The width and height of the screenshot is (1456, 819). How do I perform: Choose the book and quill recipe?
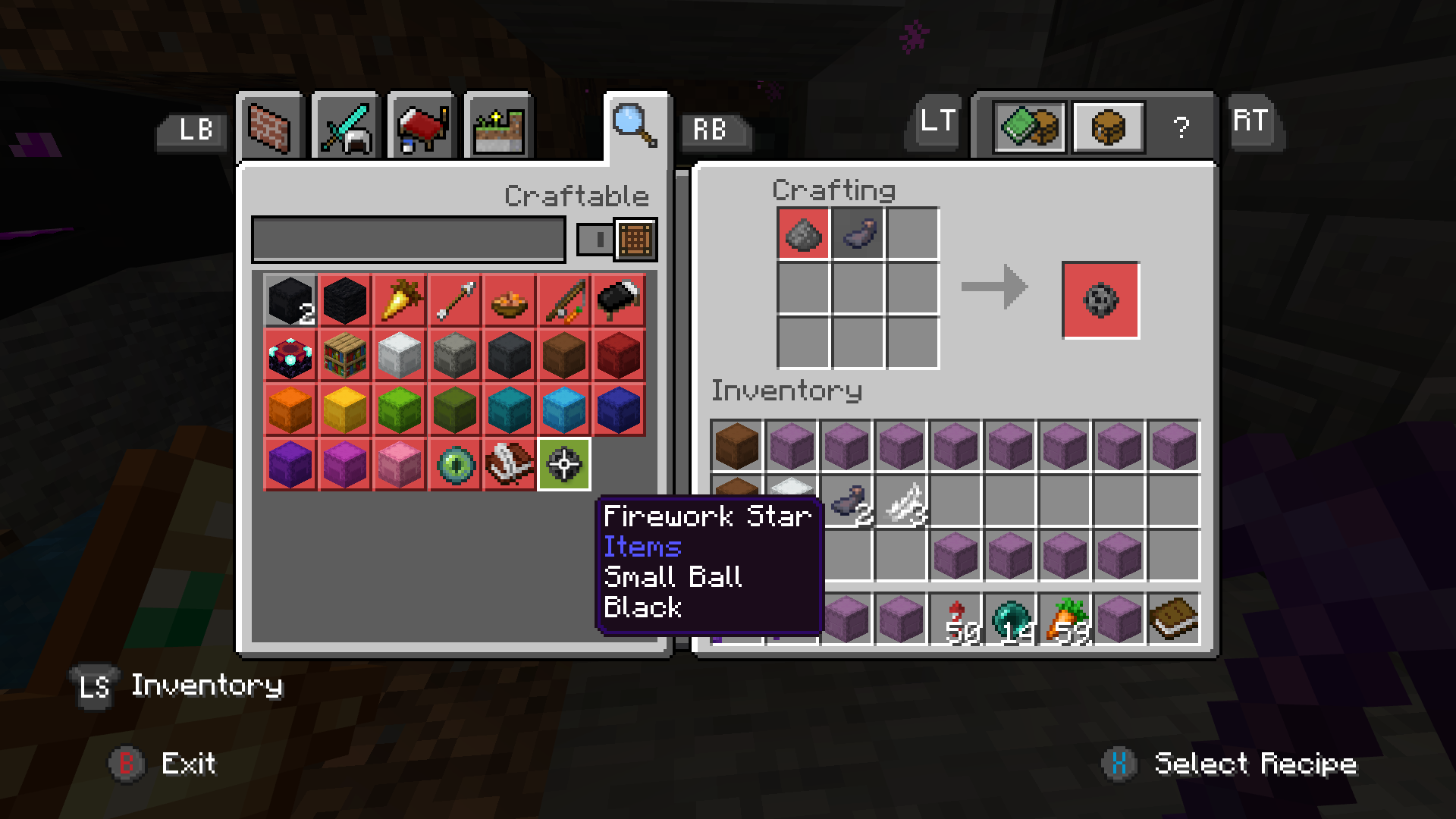(x=510, y=464)
